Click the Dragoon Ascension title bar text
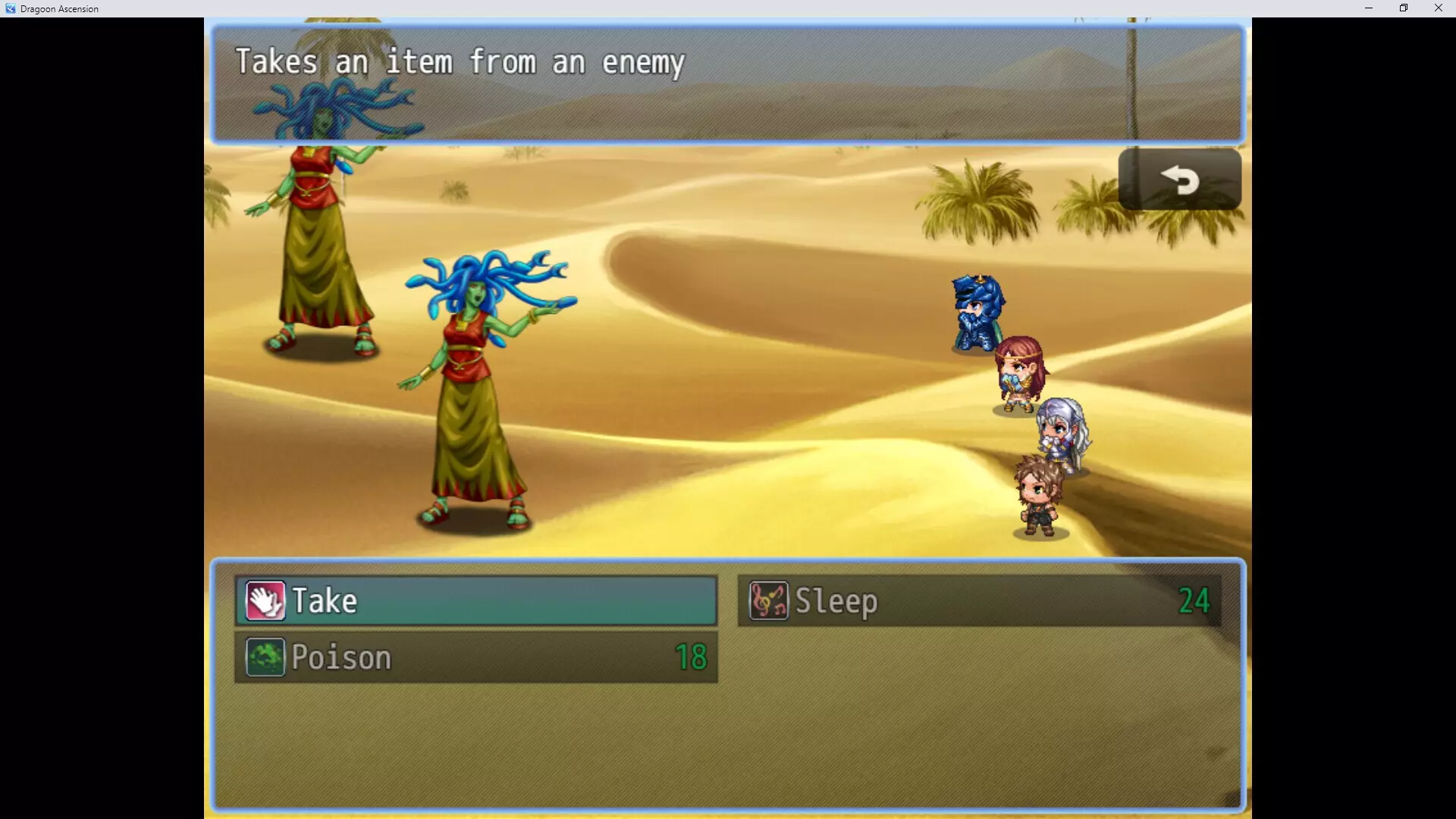Viewport: 1456px width, 819px height. click(x=60, y=8)
